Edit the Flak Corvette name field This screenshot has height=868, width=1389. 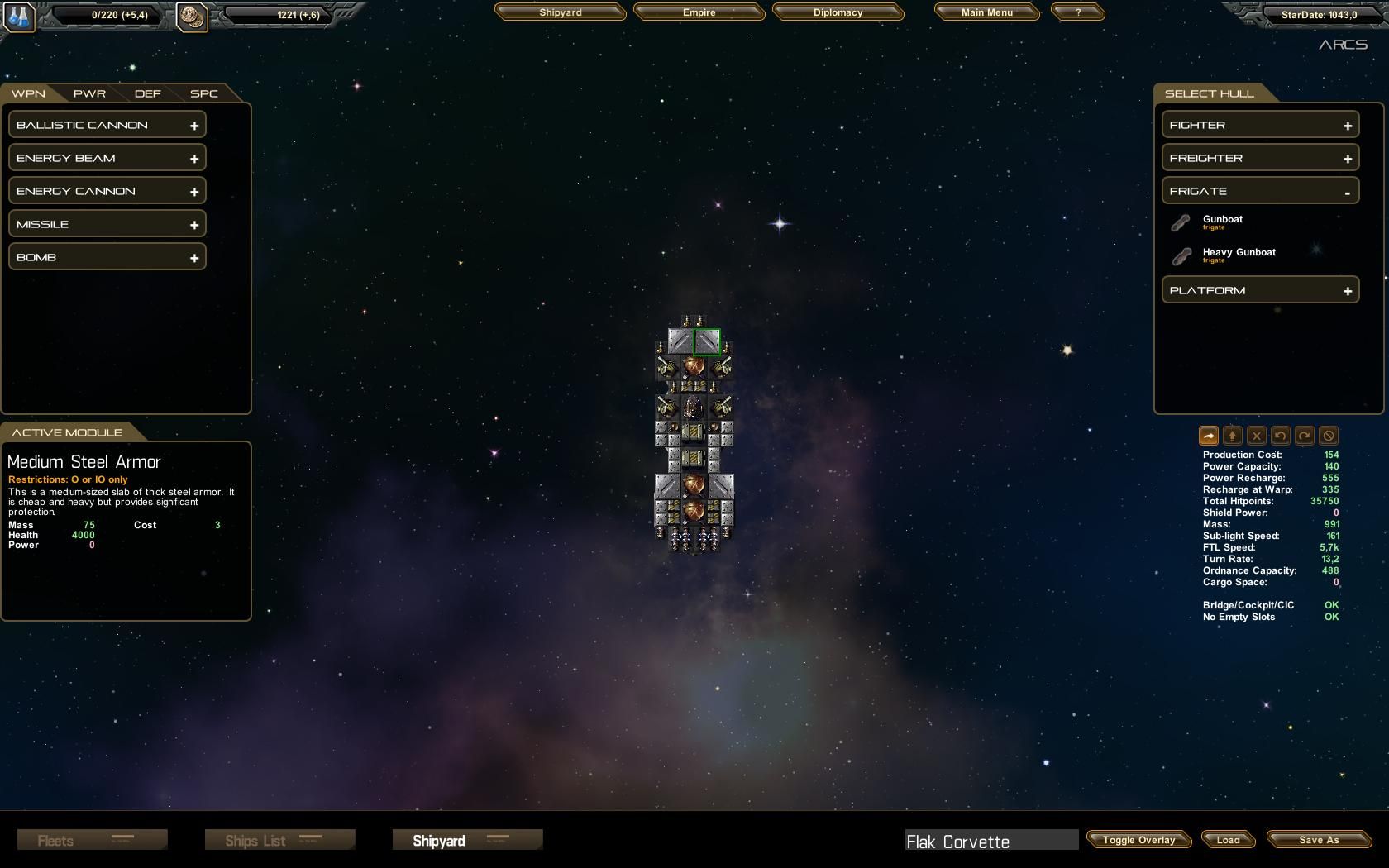pos(990,842)
